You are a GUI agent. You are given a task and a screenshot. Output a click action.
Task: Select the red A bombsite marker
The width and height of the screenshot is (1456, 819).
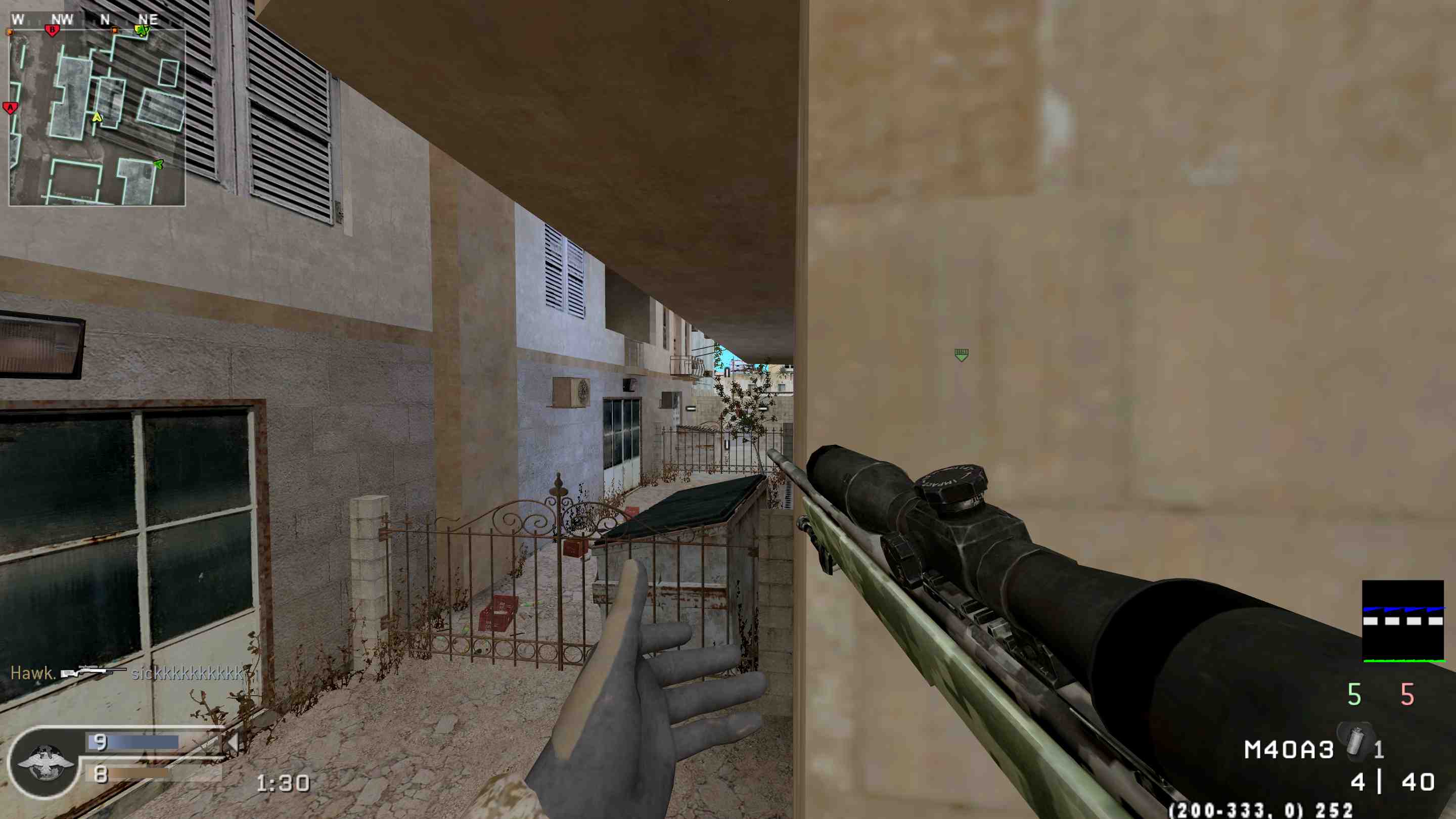coord(10,107)
